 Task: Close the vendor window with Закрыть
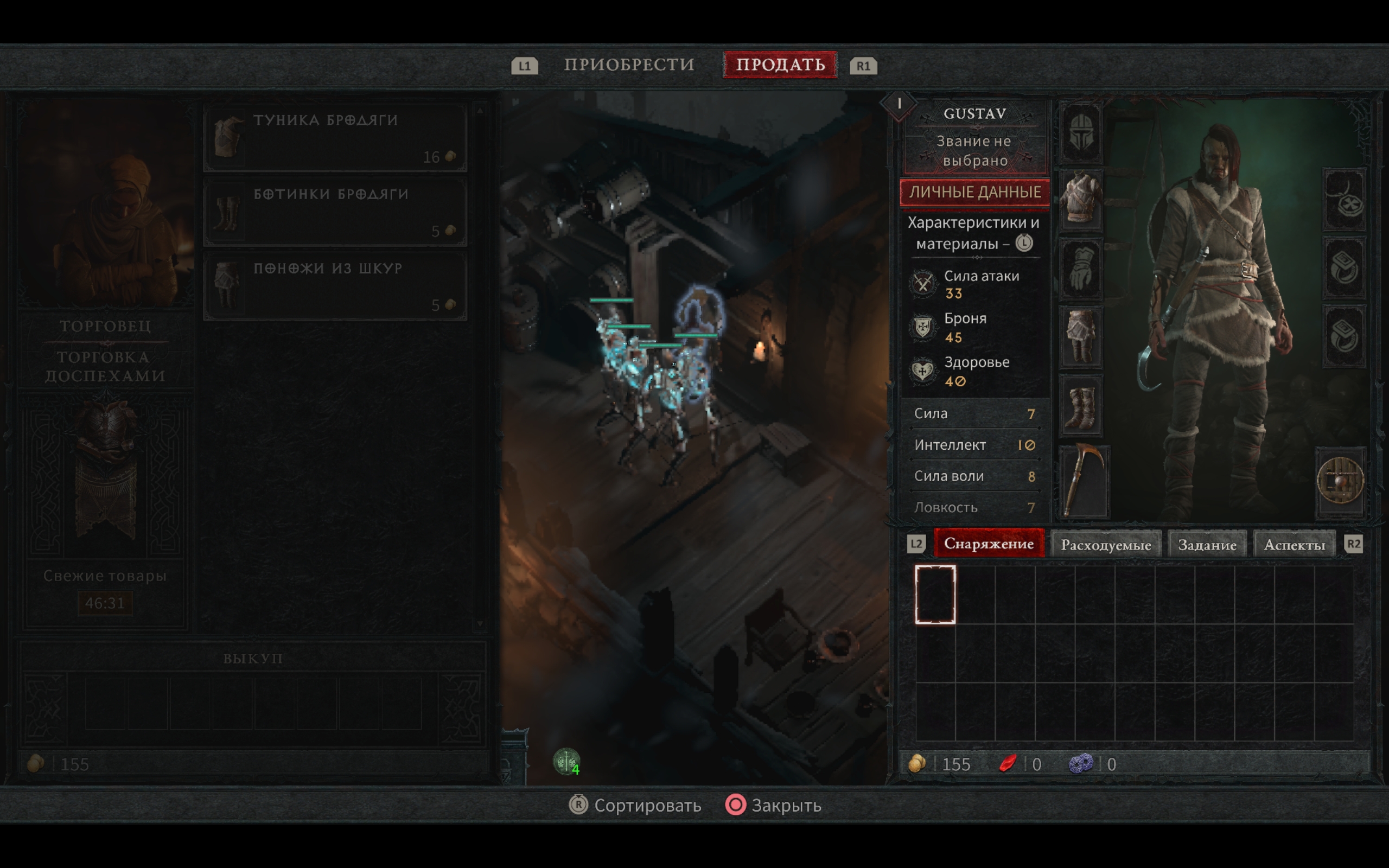point(774,806)
